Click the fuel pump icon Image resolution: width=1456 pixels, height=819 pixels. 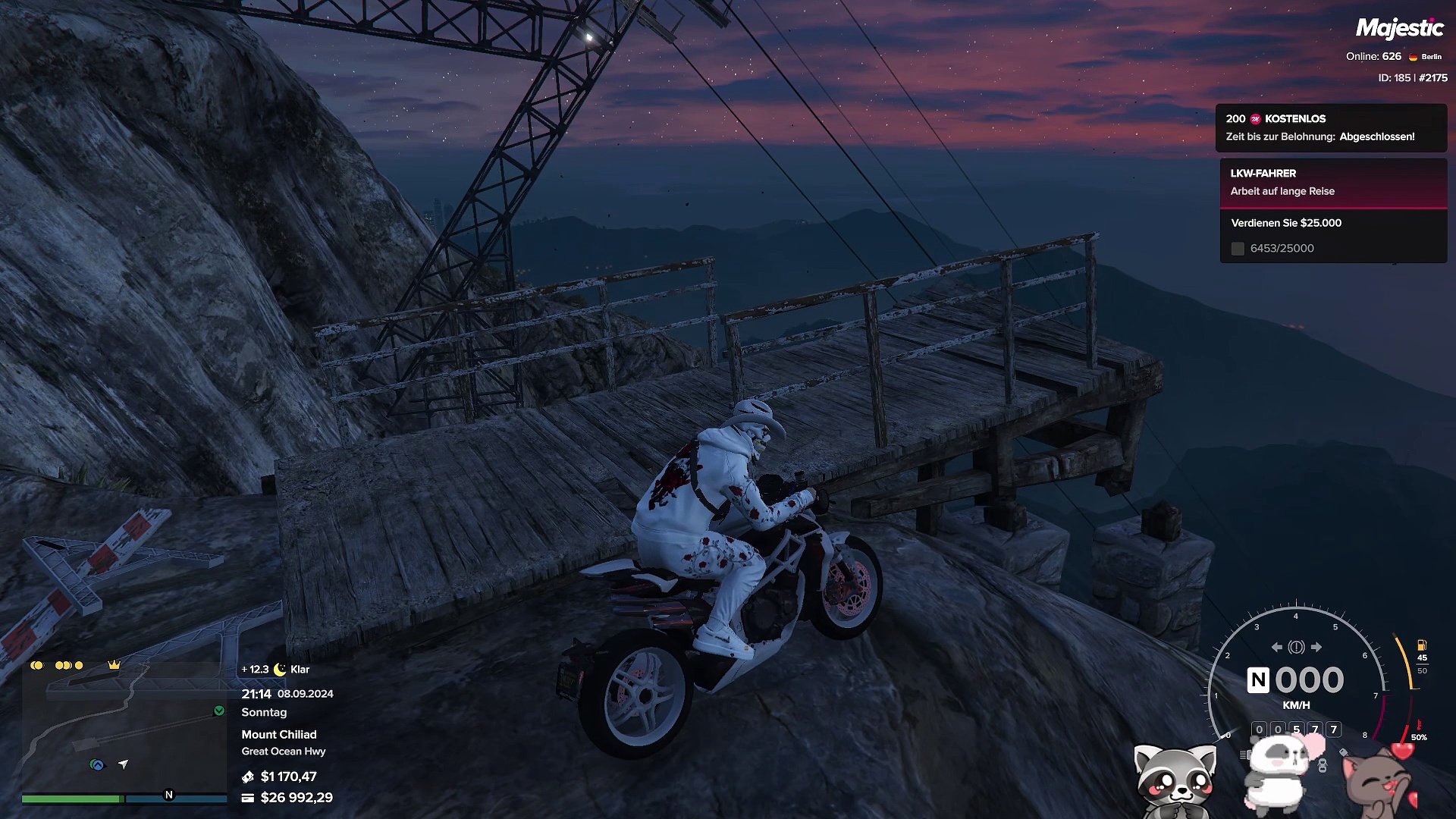(1422, 645)
